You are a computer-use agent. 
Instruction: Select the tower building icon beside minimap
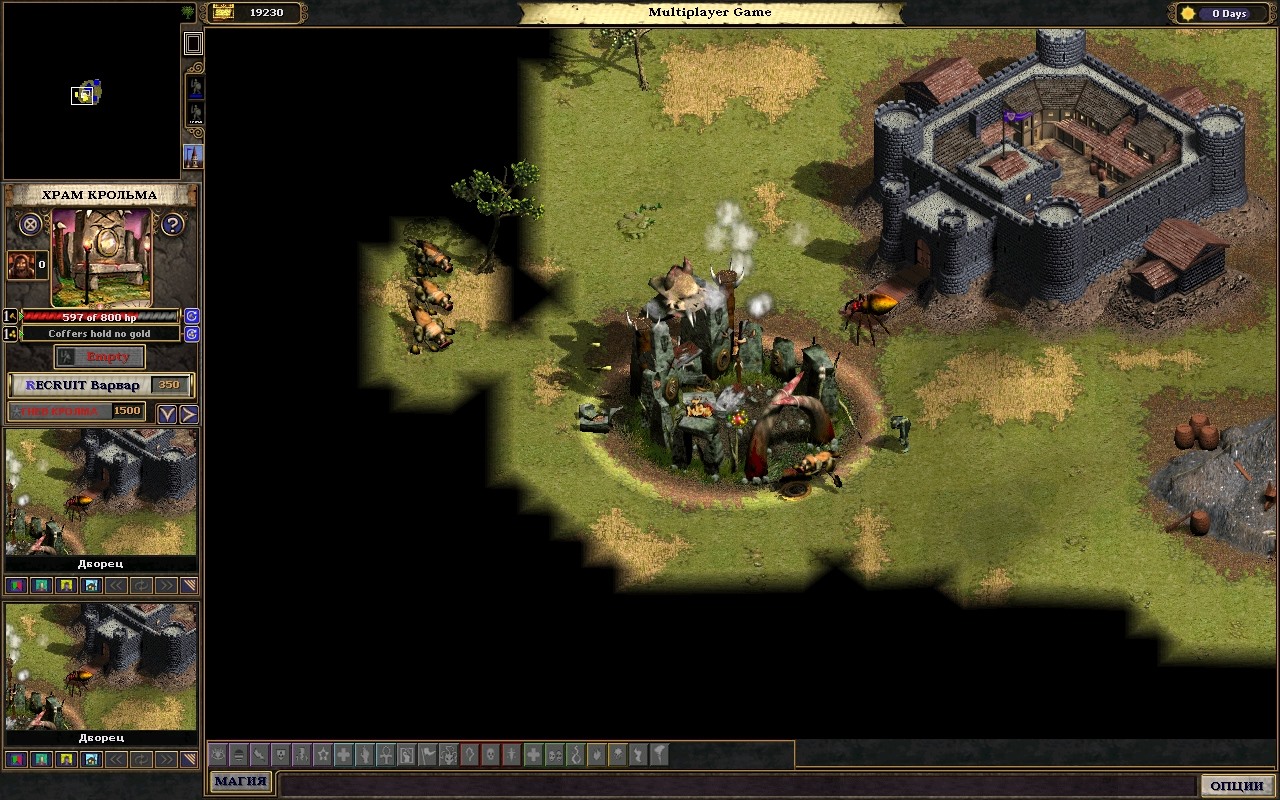[x=193, y=157]
